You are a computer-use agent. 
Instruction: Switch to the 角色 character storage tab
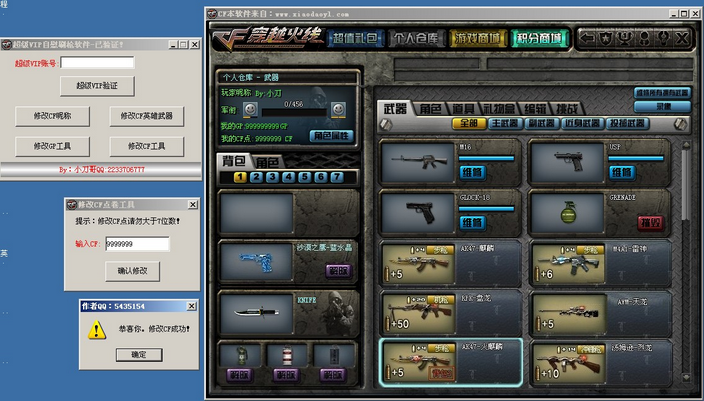point(430,108)
